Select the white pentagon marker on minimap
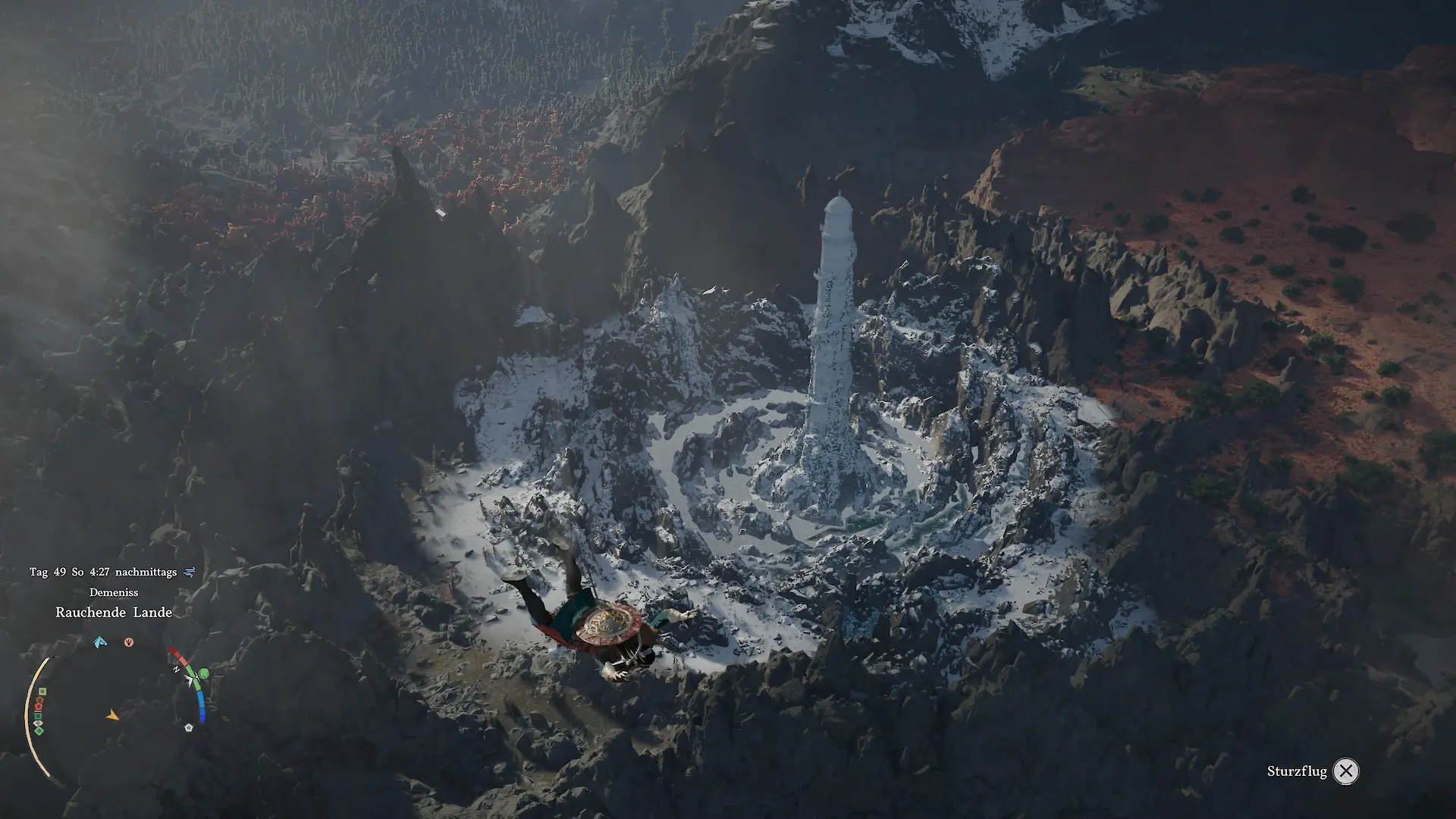 tap(189, 727)
